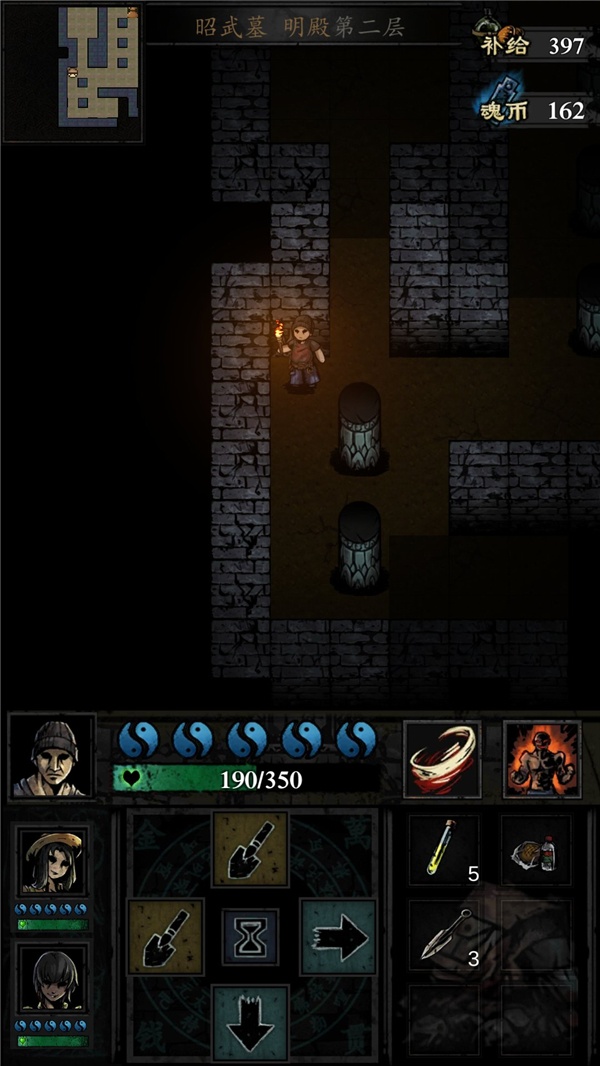Viewport: 600px width, 1066px height.
Task: Move right with the arrow button
Action: coord(338,937)
